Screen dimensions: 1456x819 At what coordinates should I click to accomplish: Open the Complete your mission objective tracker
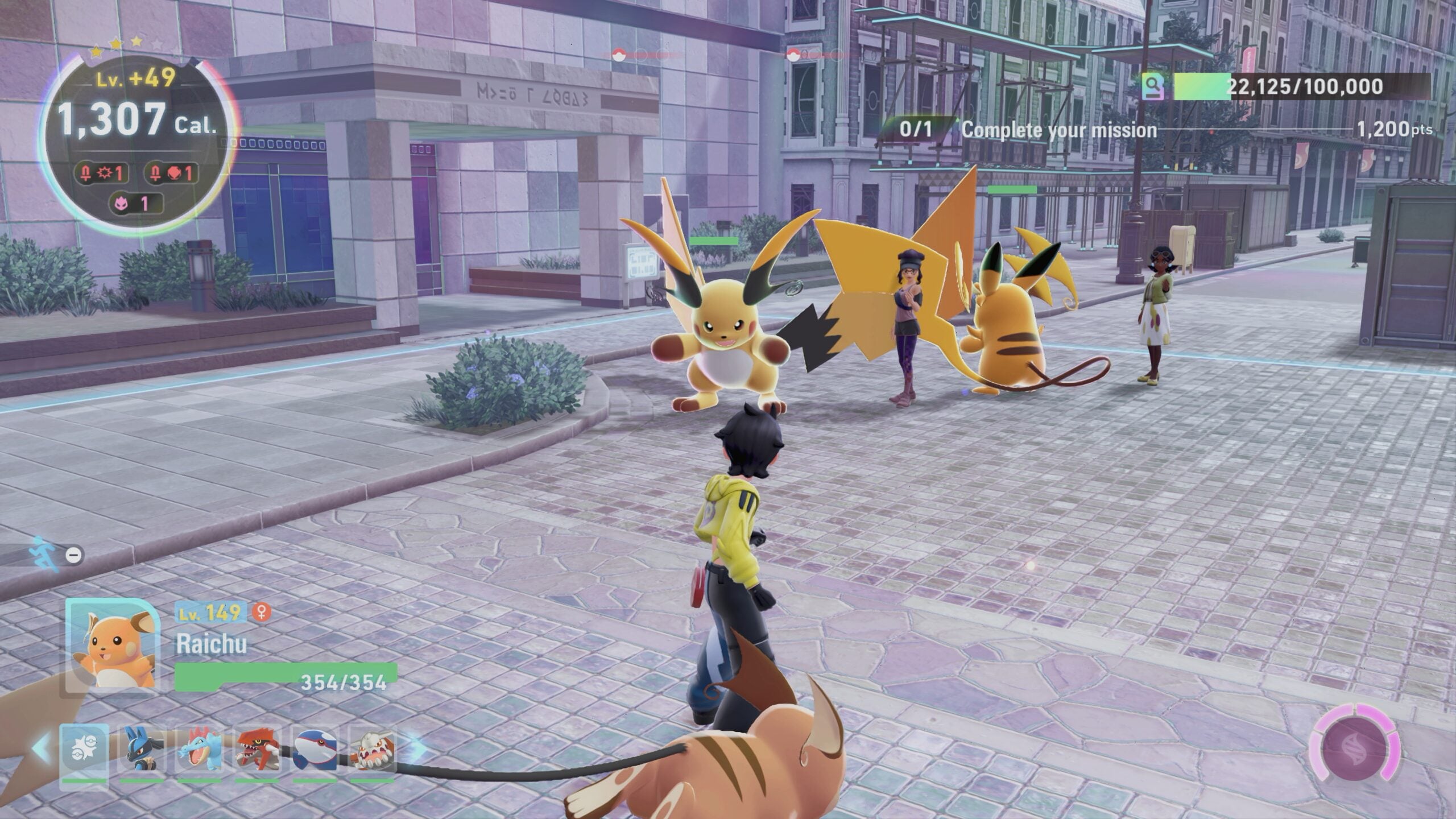[1059, 130]
